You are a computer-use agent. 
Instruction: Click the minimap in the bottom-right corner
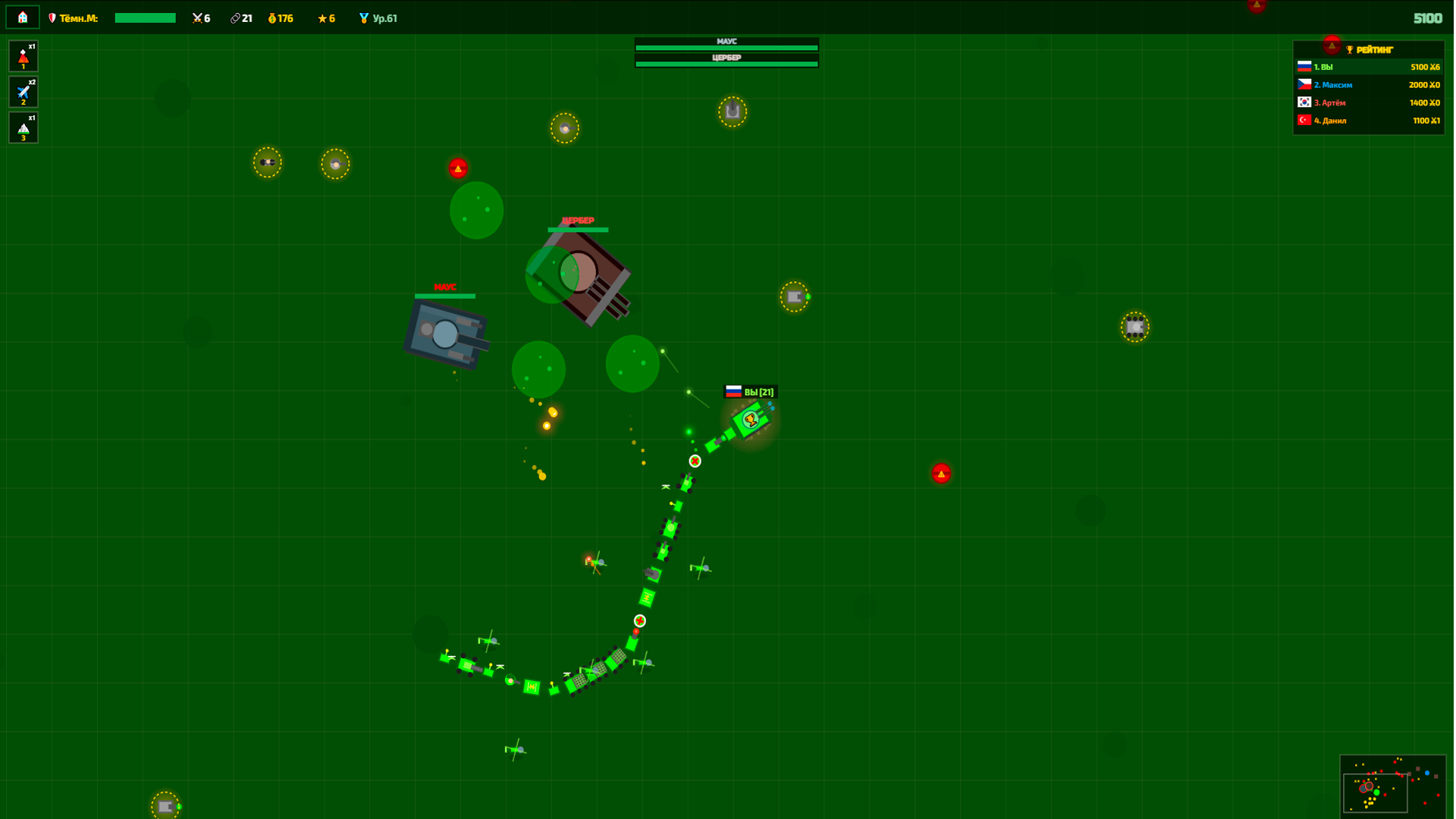tap(1393, 786)
